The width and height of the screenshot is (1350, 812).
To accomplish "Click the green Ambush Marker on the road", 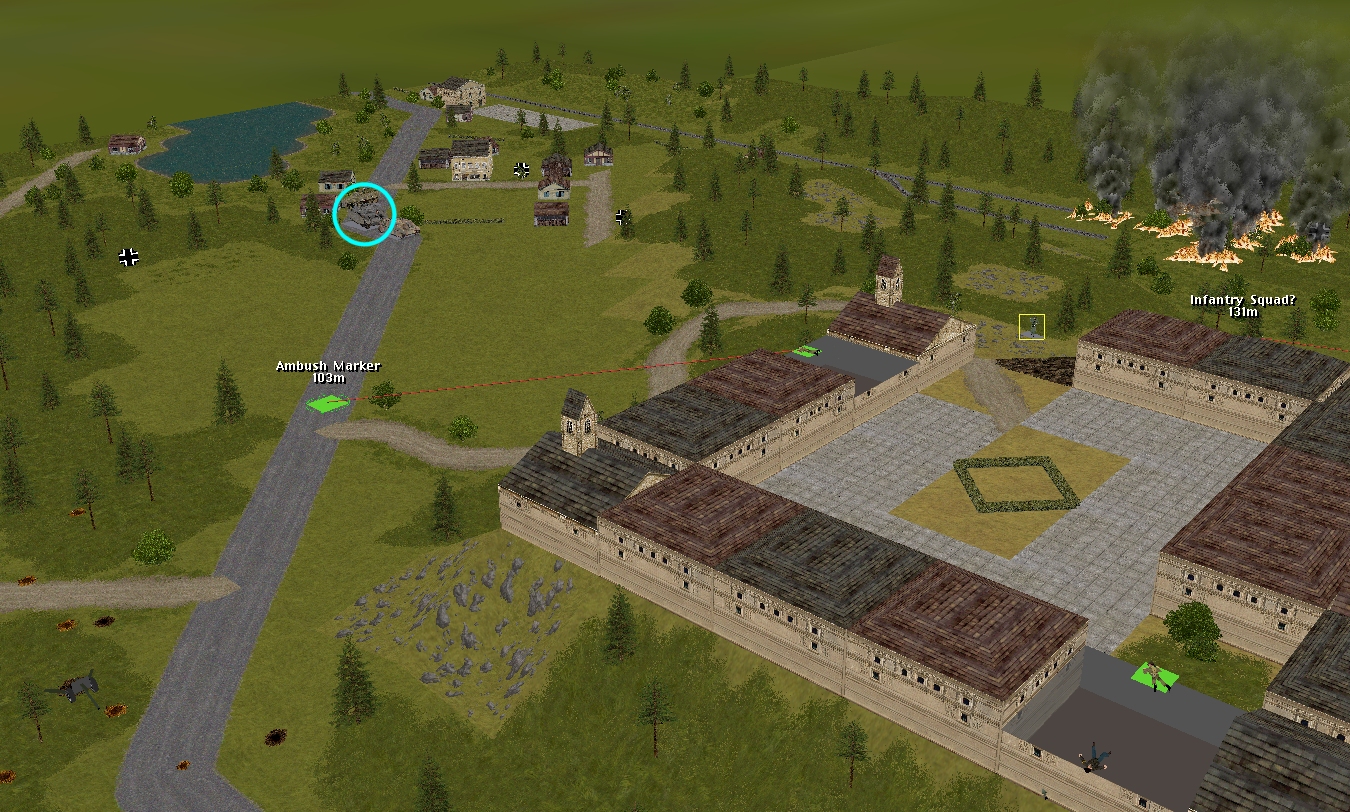I will (x=328, y=403).
